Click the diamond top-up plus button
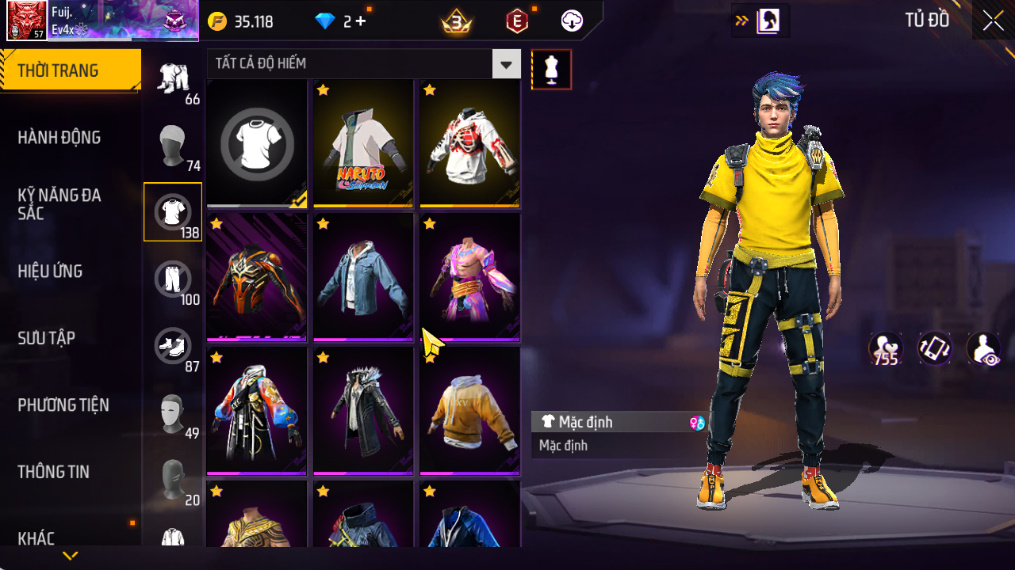This screenshot has height=570, width=1015. 360,21
